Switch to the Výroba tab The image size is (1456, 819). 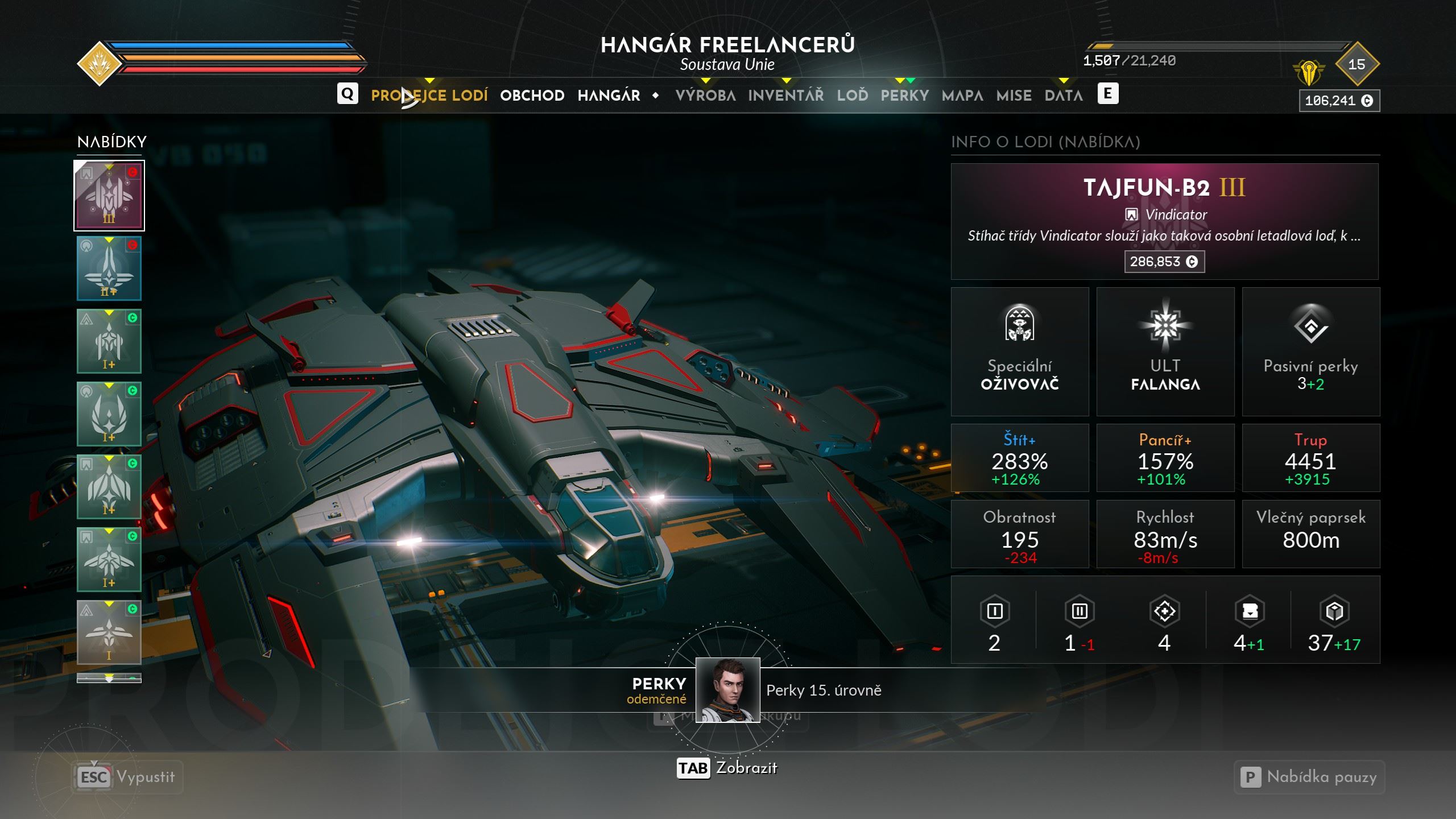pyautogui.click(x=705, y=96)
